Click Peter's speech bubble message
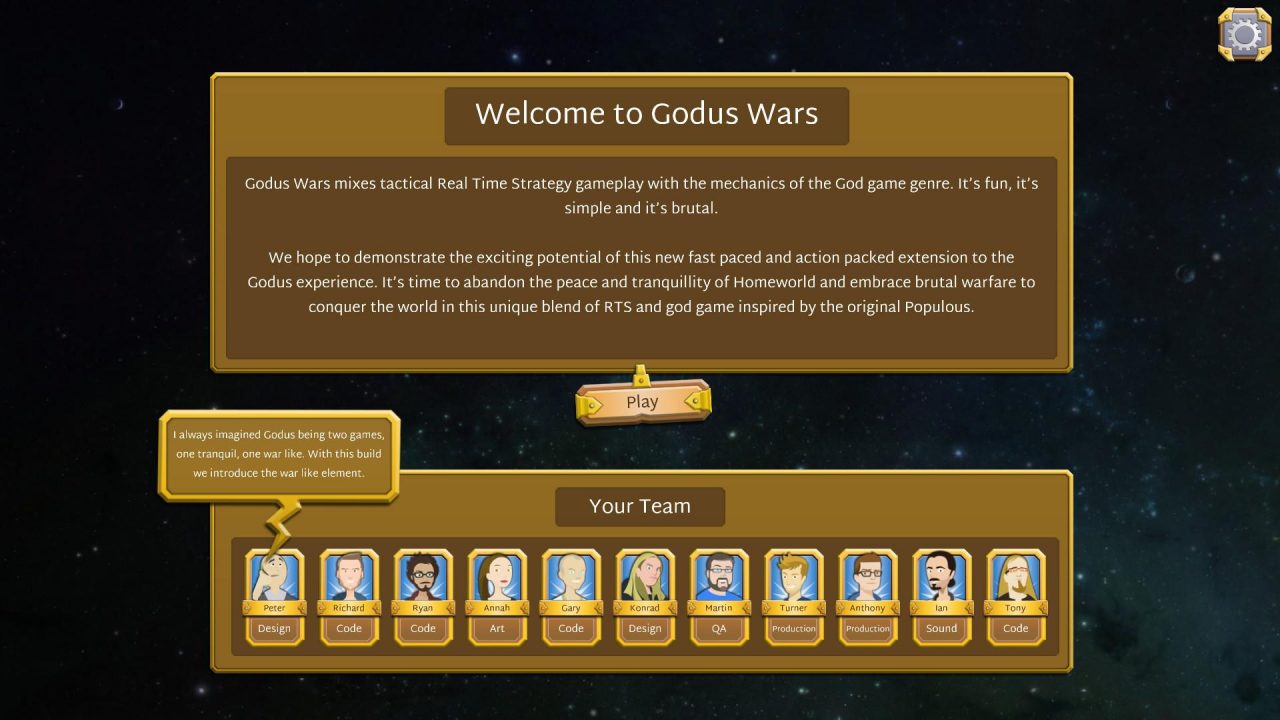 pyautogui.click(x=279, y=453)
